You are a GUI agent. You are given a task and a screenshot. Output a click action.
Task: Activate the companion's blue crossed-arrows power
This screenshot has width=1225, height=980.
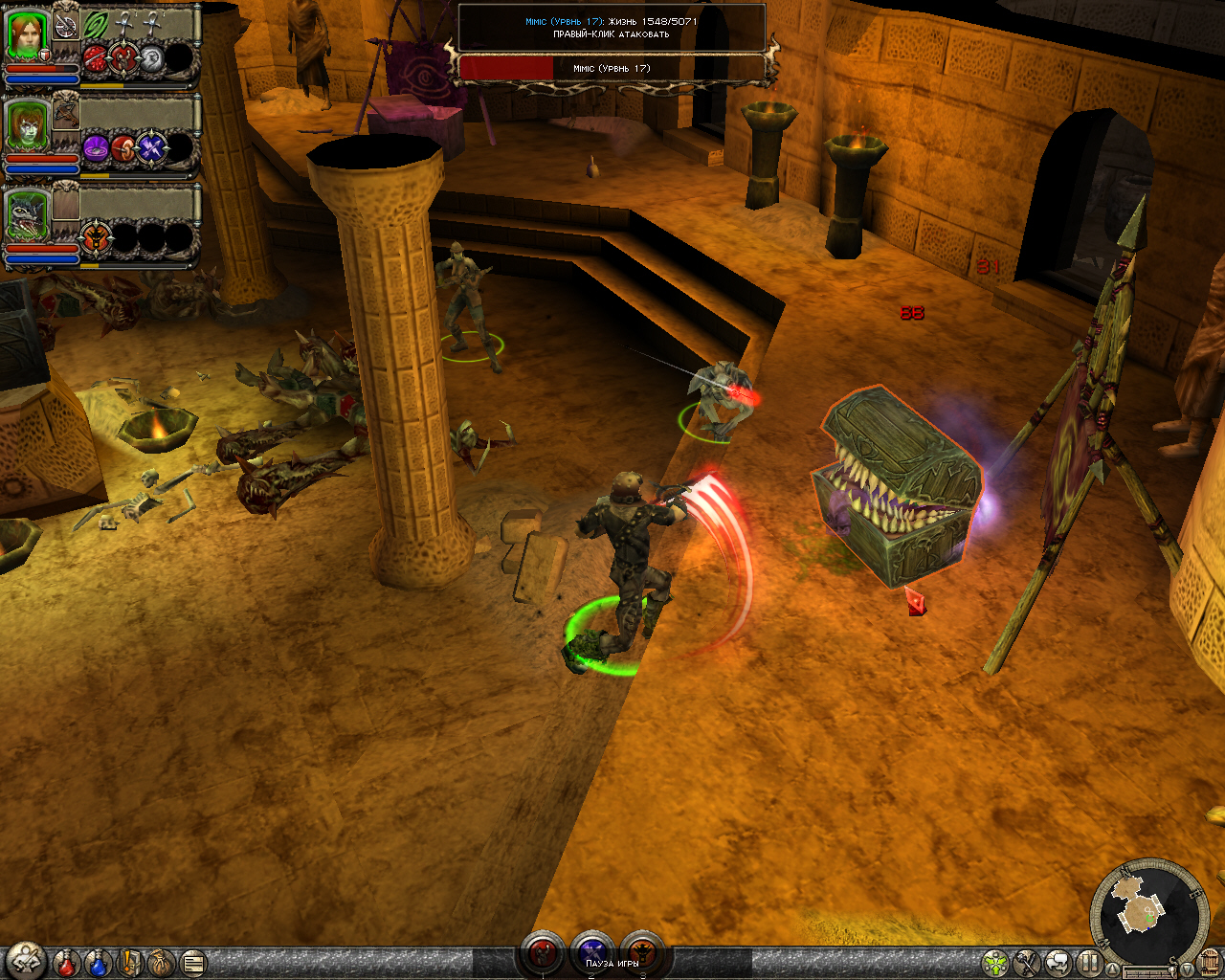tap(153, 149)
